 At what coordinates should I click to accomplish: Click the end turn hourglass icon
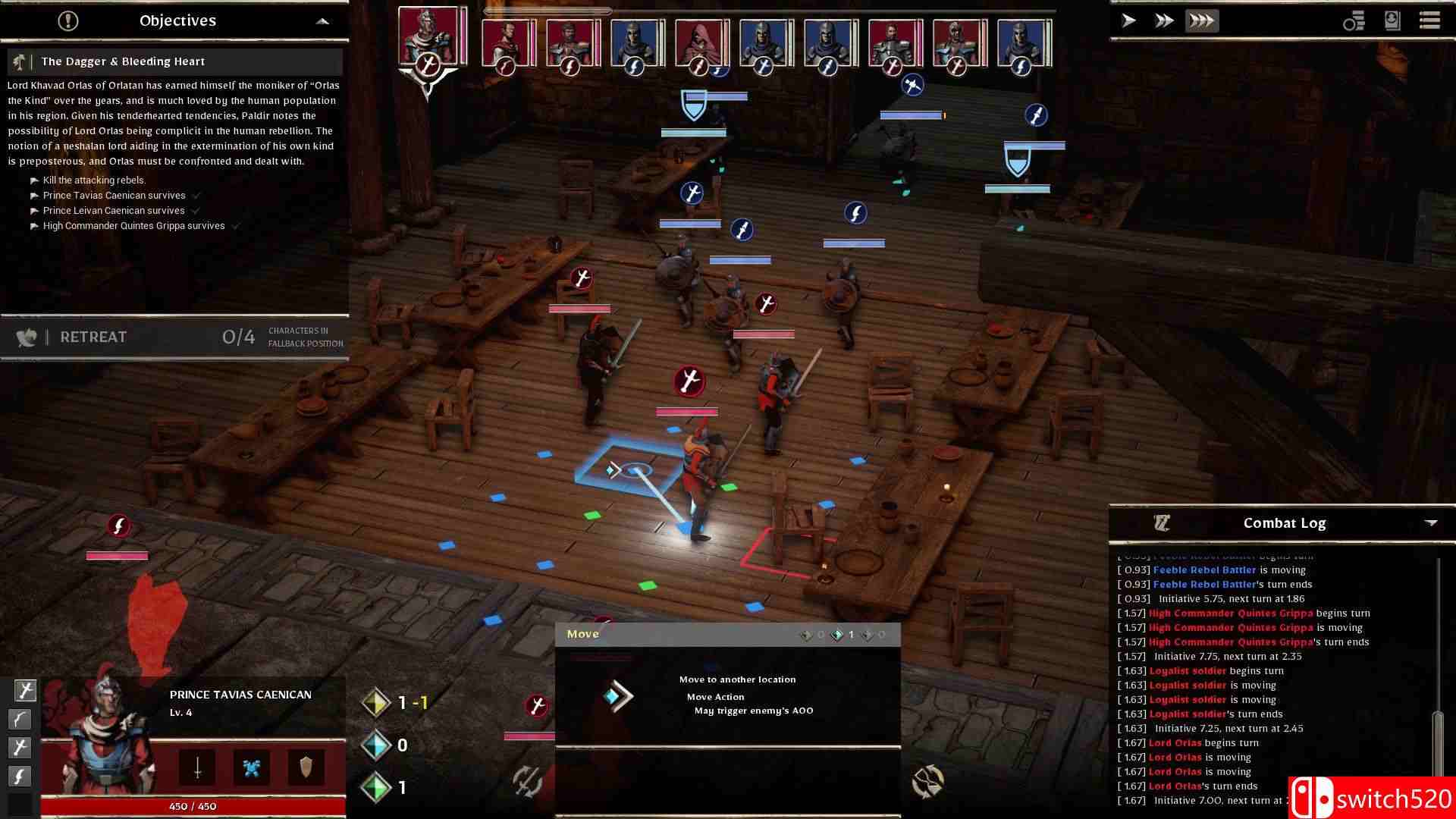(927, 781)
